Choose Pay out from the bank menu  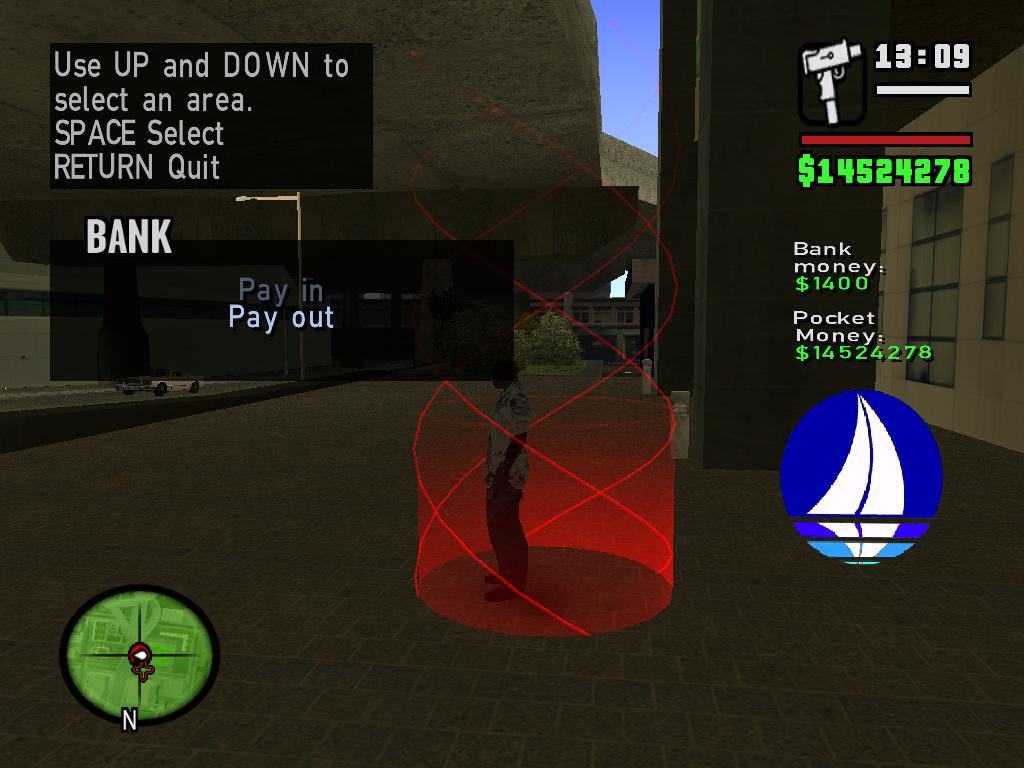pyautogui.click(x=281, y=318)
